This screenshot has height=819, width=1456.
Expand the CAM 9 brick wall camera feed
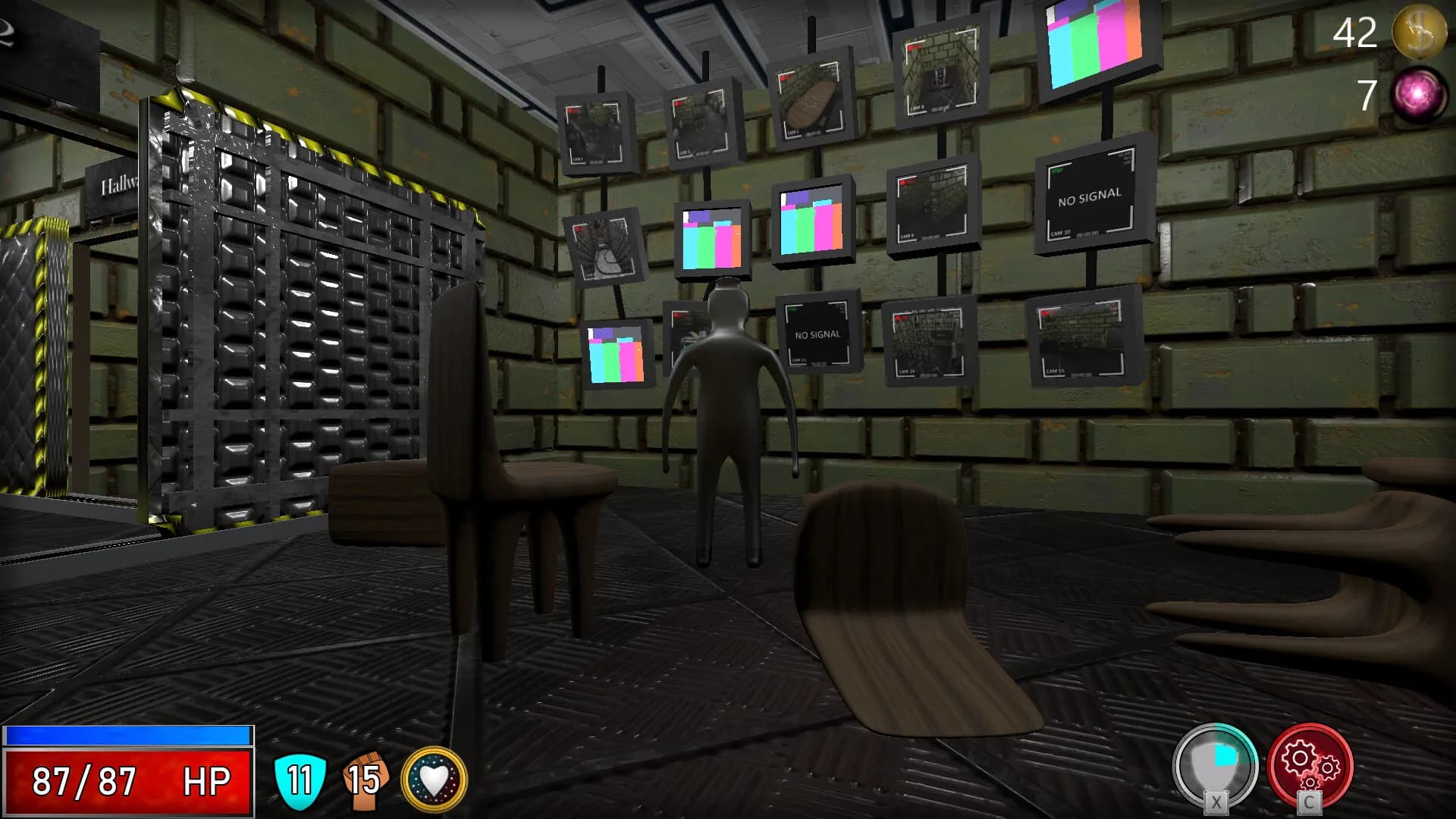(x=934, y=203)
